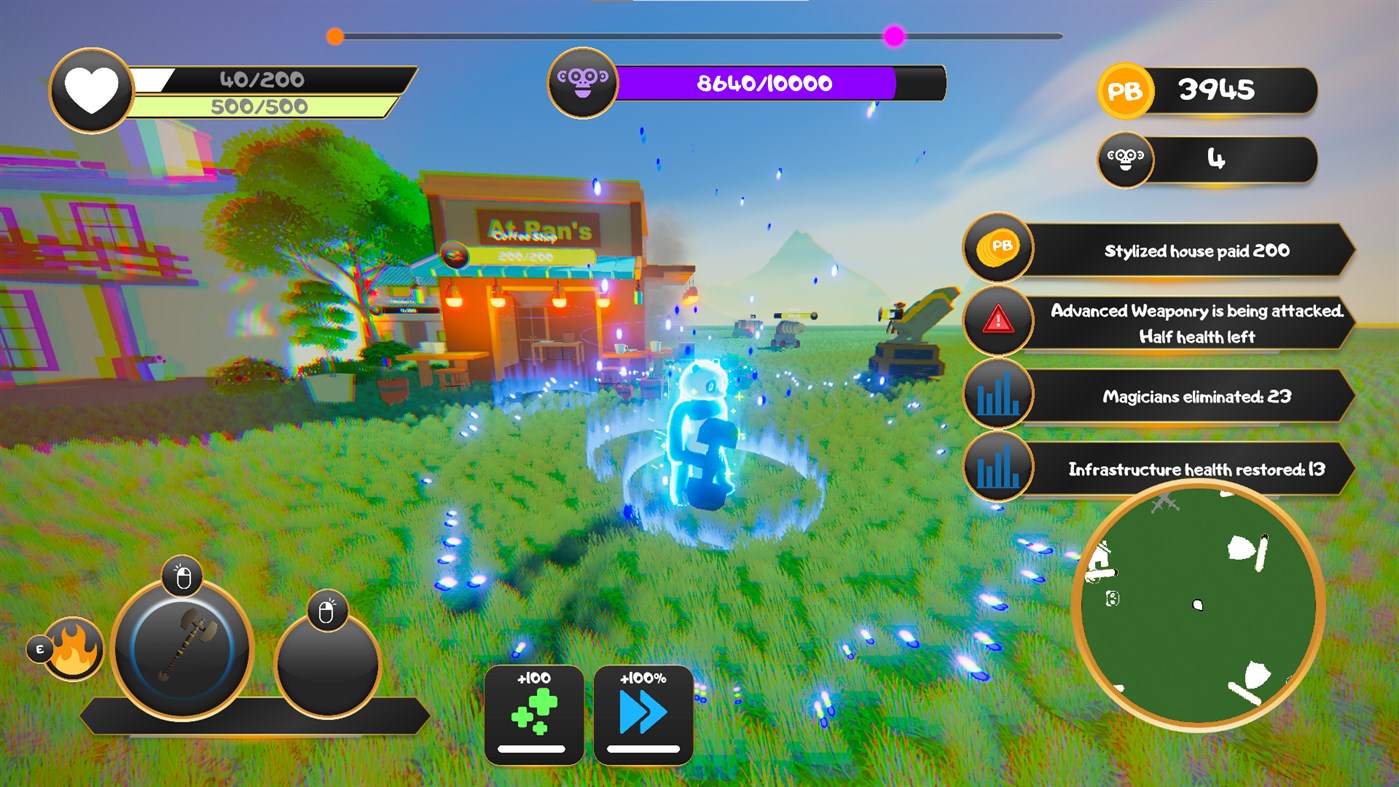Activate the +100 health boost

(535, 713)
